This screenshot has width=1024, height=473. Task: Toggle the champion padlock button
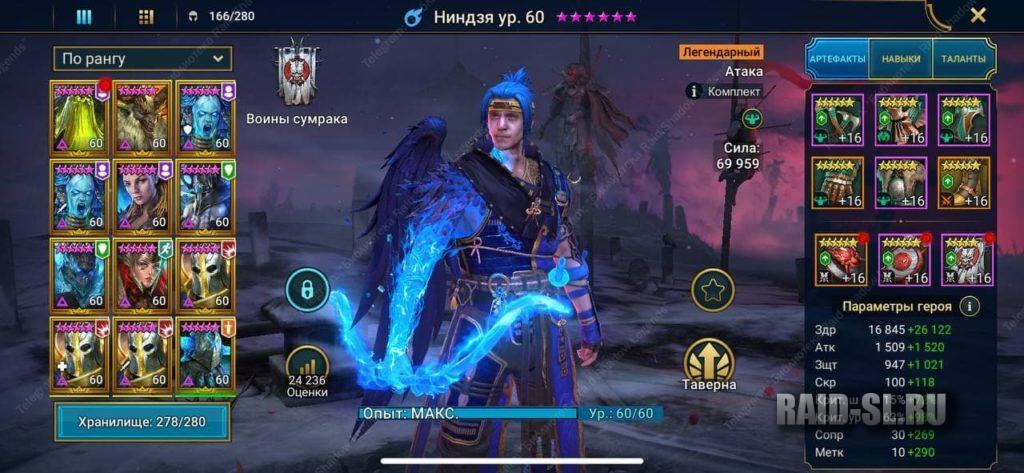pyautogui.click(x=307, y=290)
